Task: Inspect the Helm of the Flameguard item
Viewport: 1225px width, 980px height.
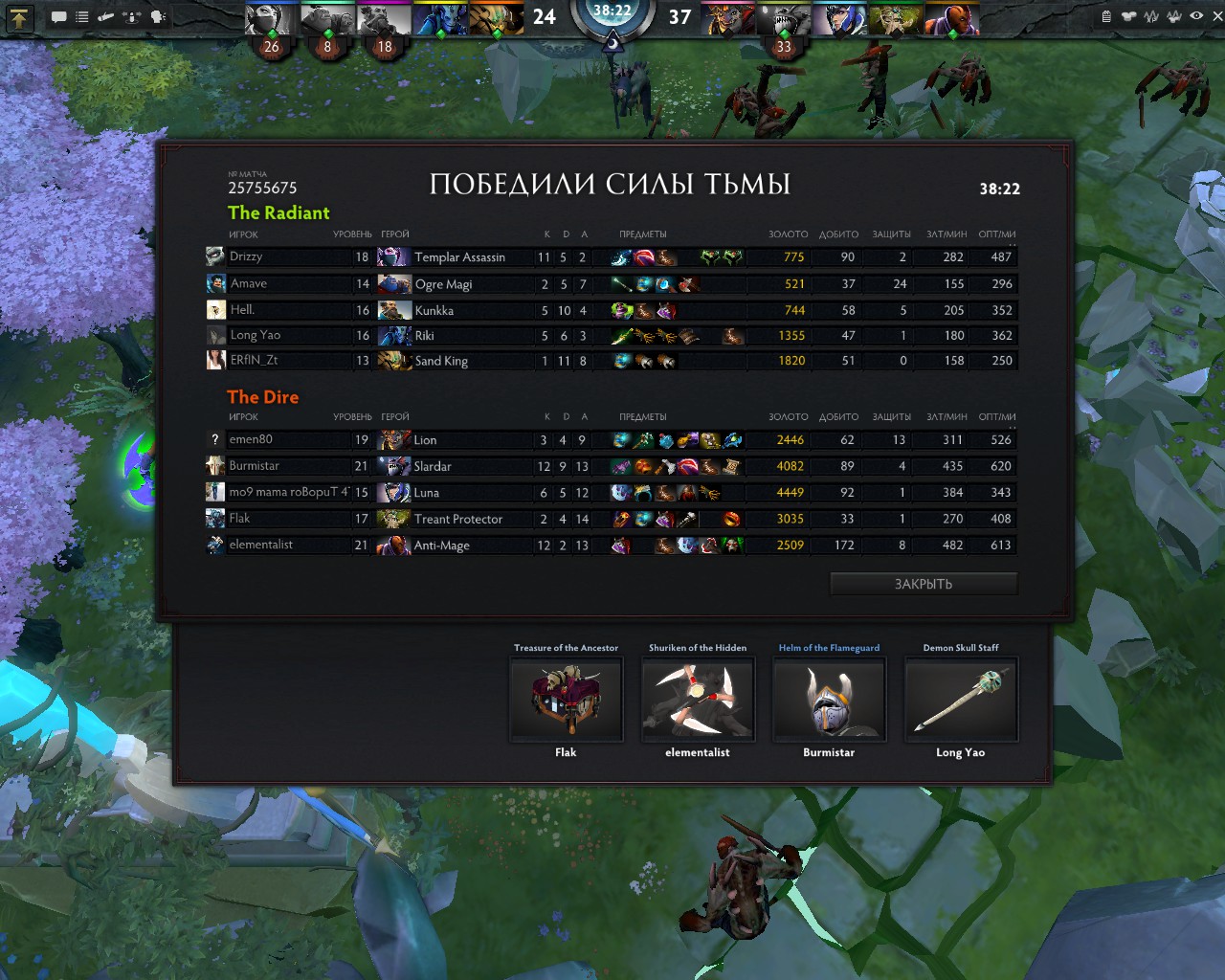Action: pos(829,700)
